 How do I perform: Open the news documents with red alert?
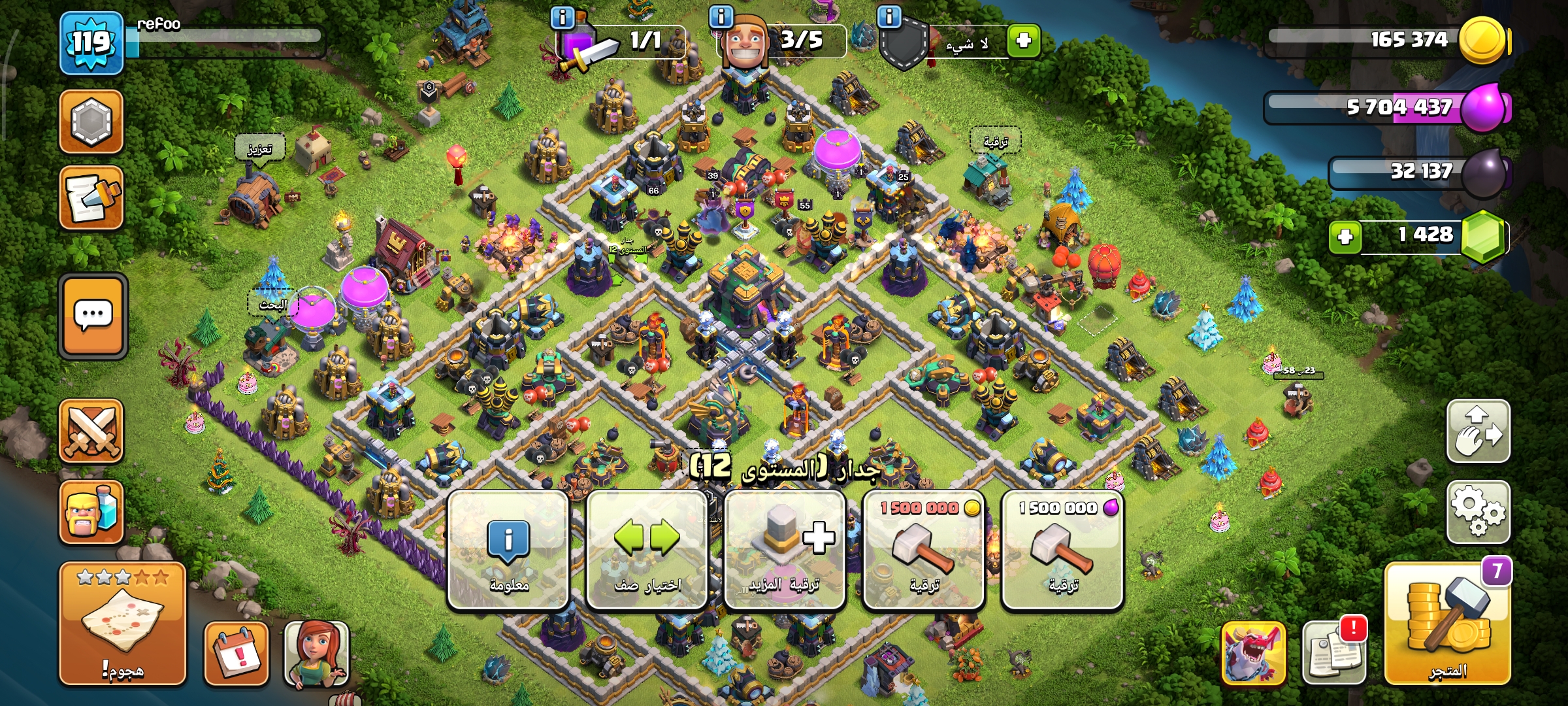(x=1333, y=652)
